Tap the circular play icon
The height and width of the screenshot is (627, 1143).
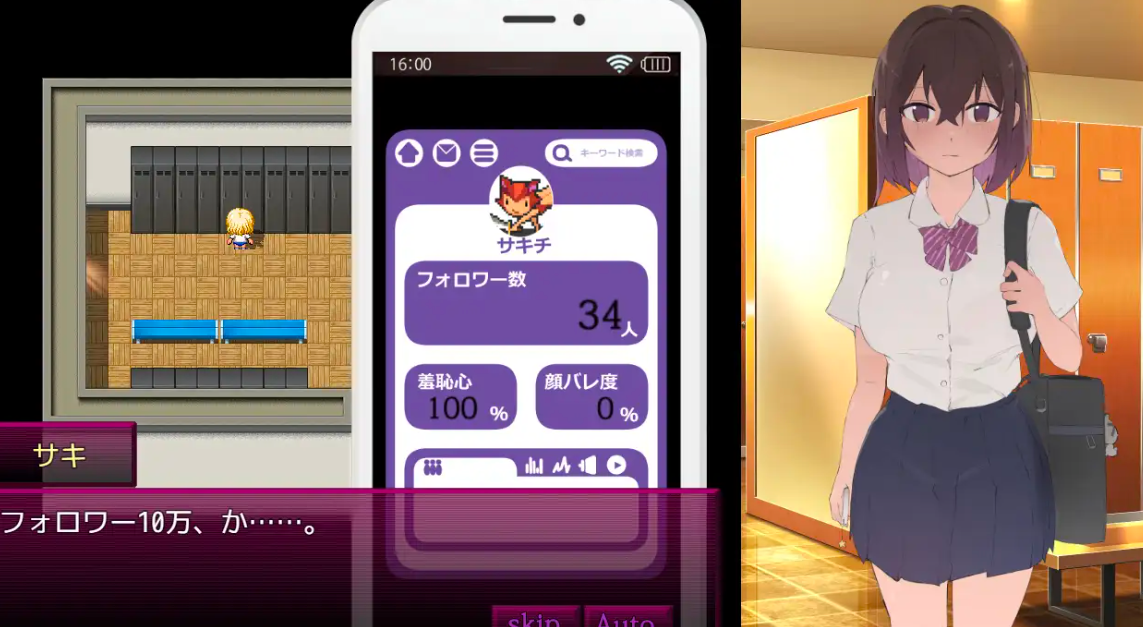coord(616,465)
